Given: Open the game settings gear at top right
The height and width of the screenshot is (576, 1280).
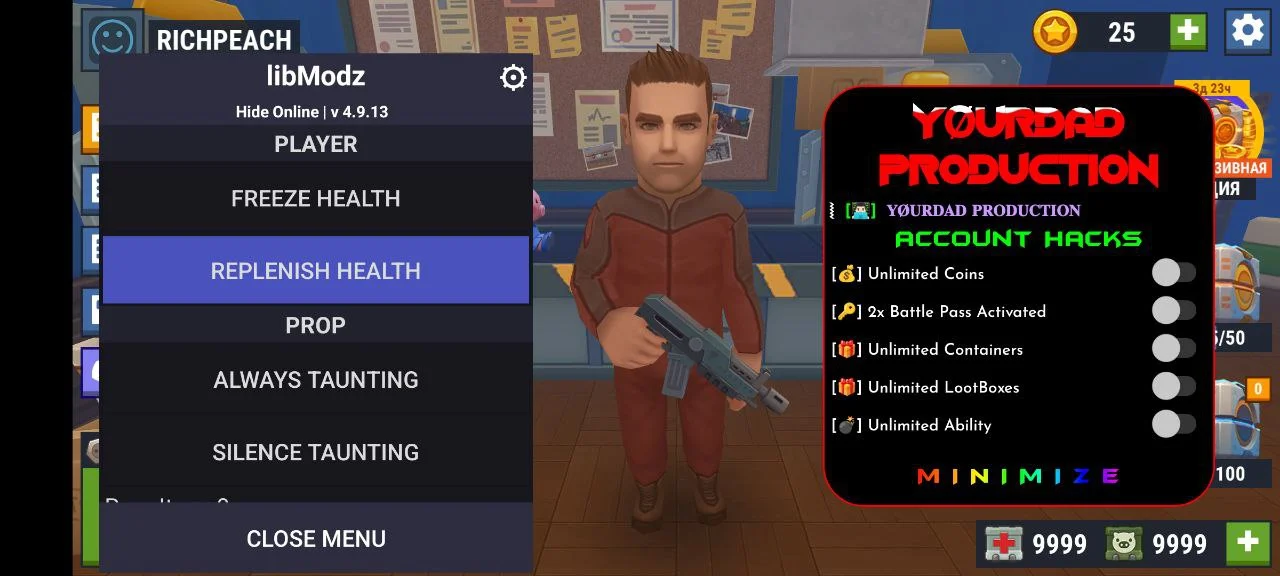Looking at the screenshot, I should (1247, 31).
